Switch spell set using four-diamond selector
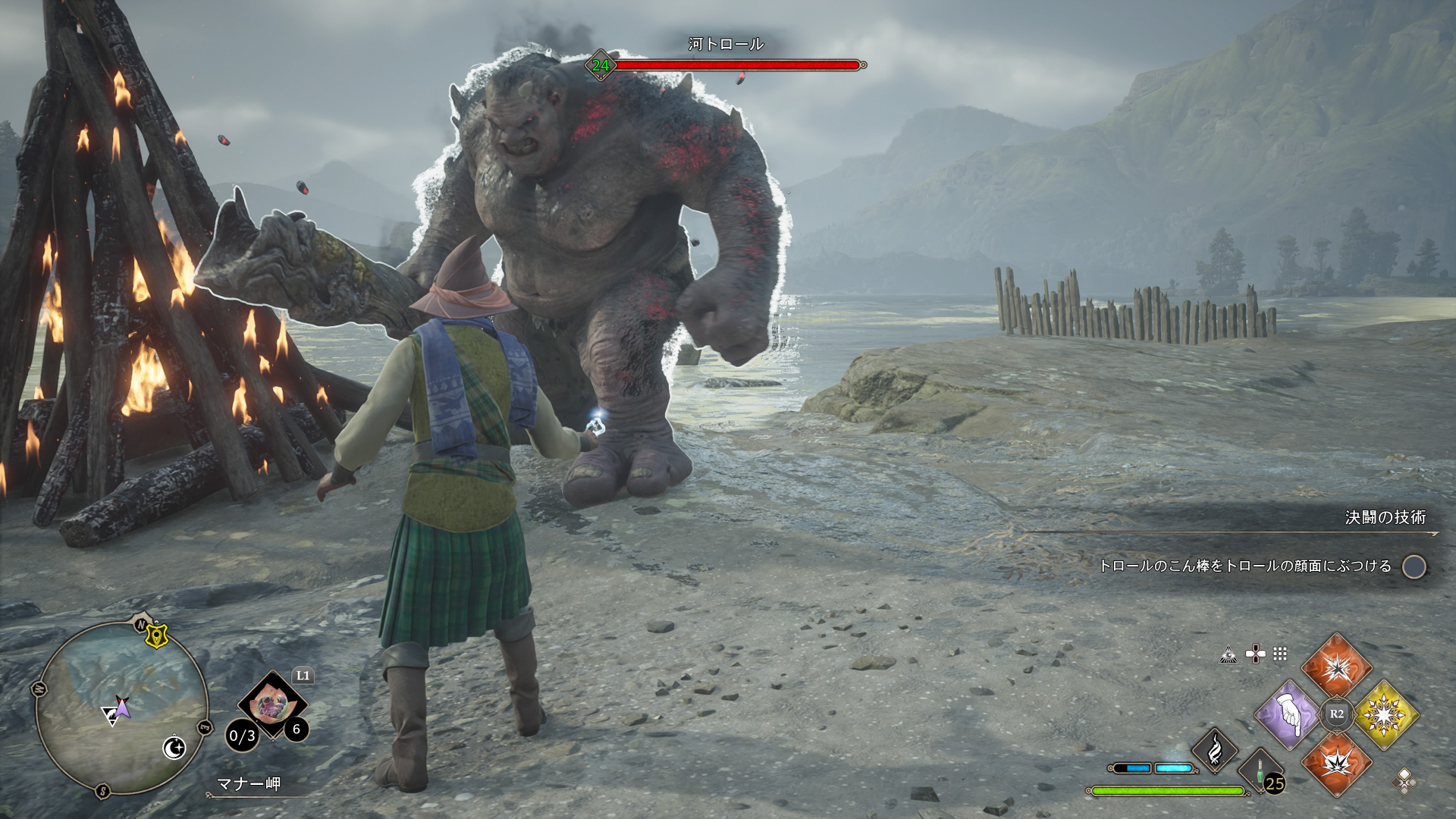Image resolution: width=1456 pixels, height=819 pixels. [x=1404, y=780]
